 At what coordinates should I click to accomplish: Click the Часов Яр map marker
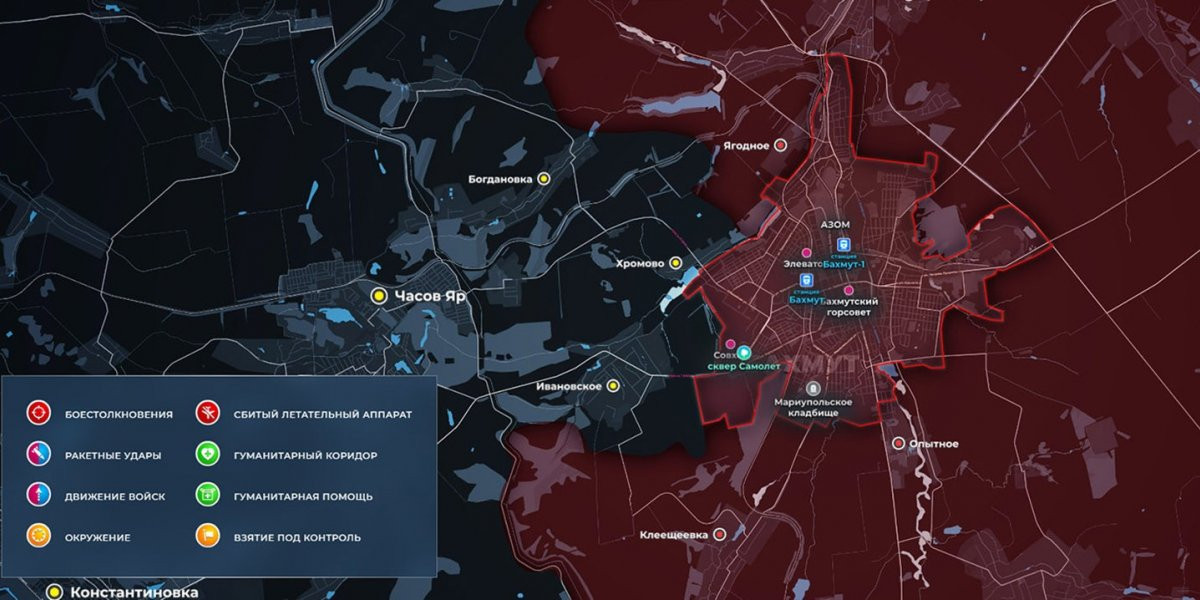coord(379,296)
